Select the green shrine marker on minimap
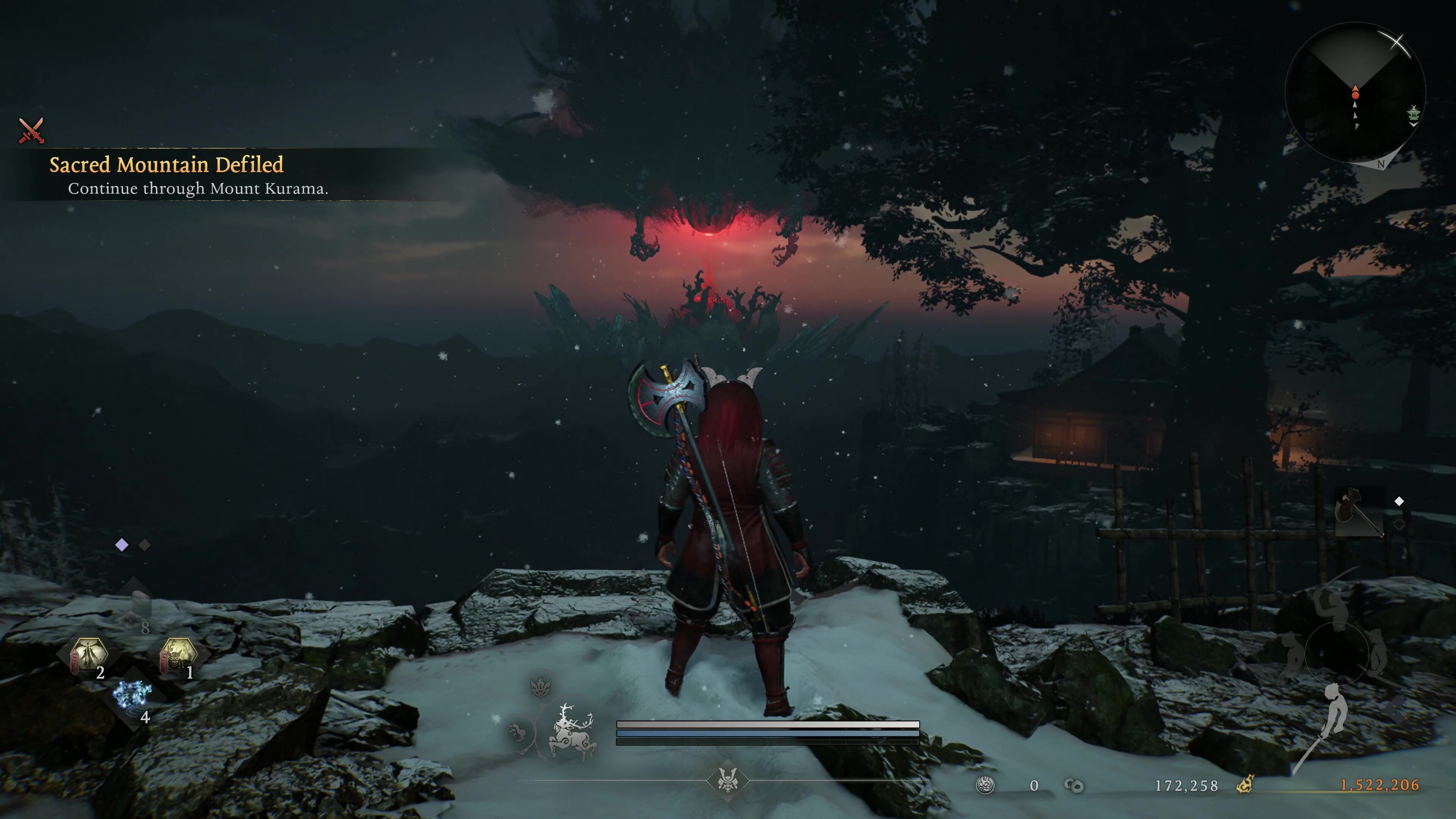This screenshot has width=1456, height=819. tap(1413, 113)
